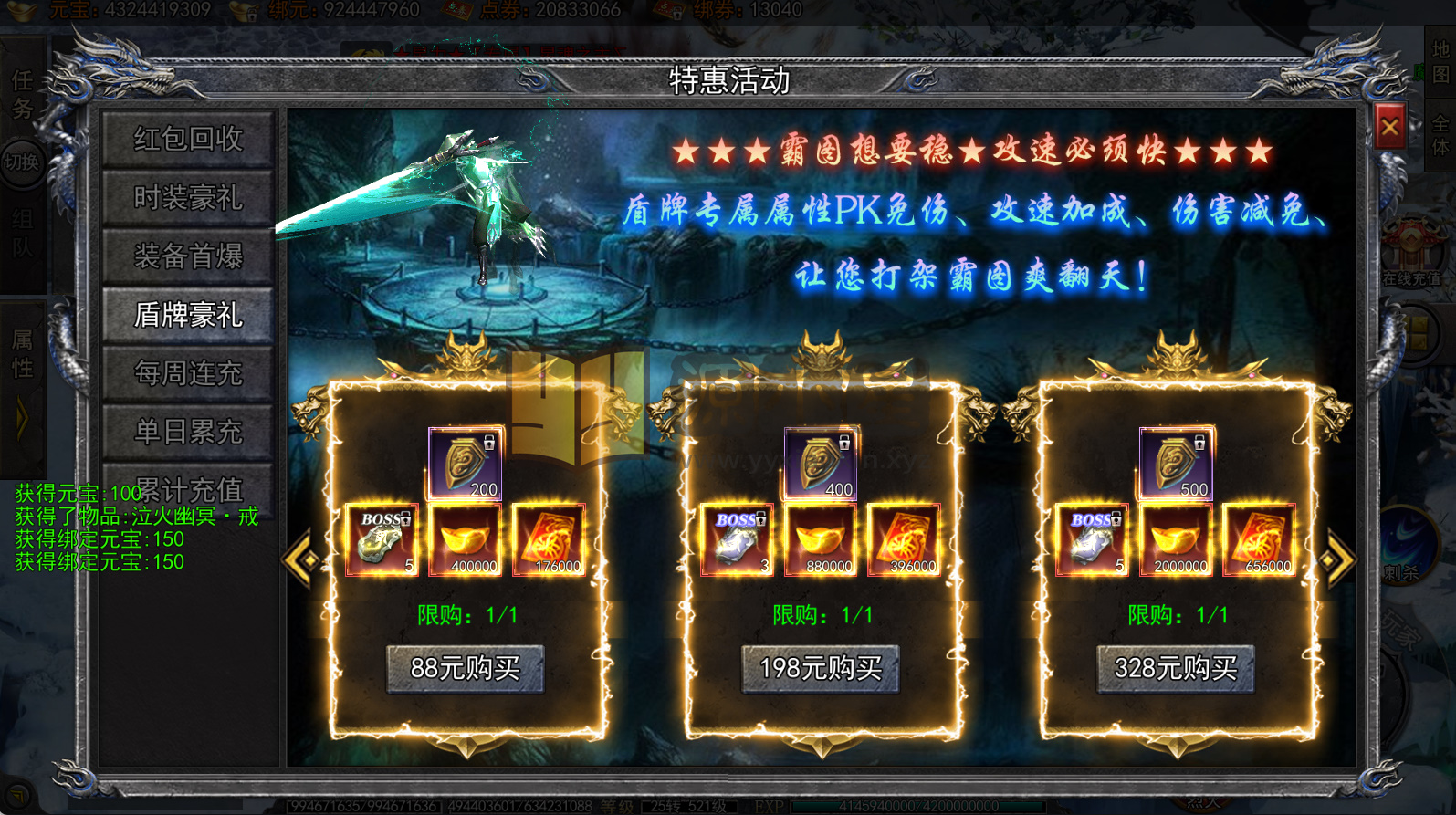Viewport: 1456px width, 815px height.
Task: Switch to the 红包回收 tab
Action: [x=187, y=139]
